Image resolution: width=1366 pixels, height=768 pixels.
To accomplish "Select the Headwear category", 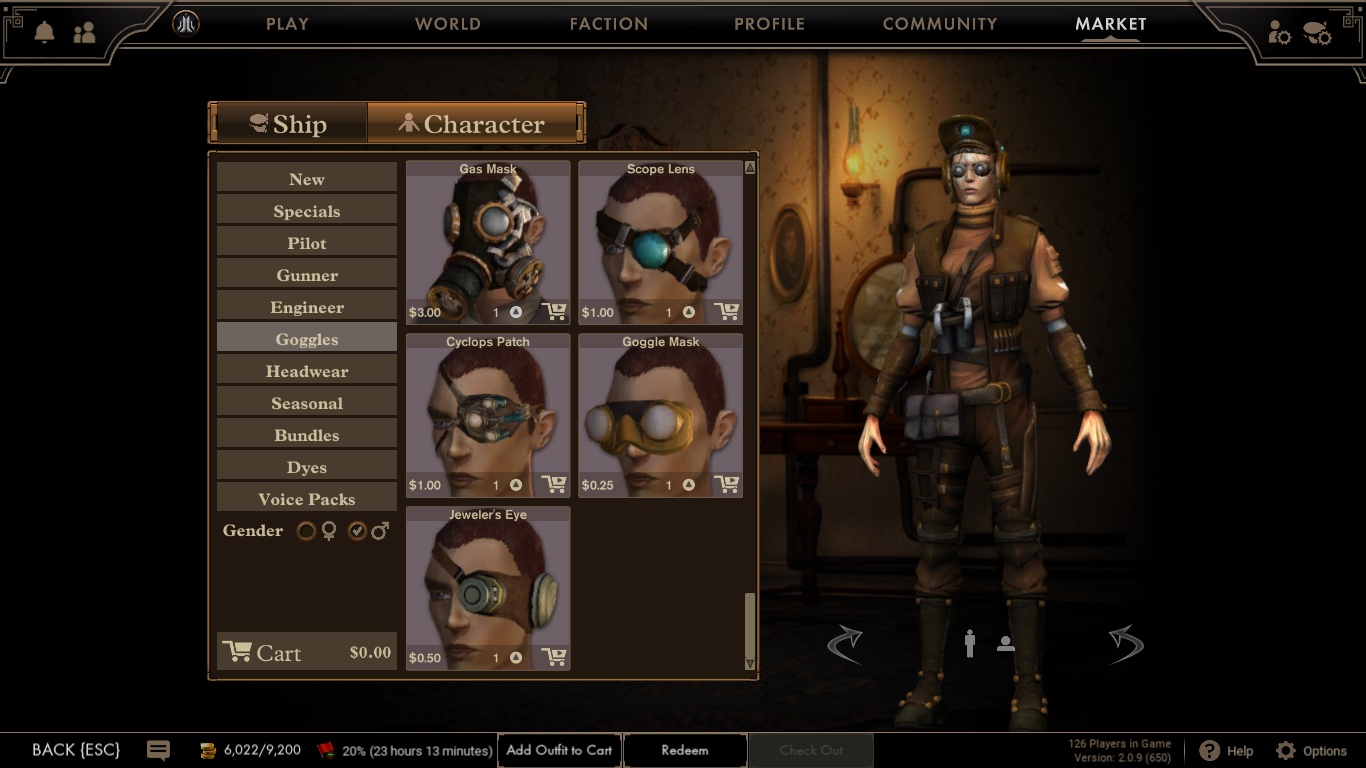I will pyautogui.click(x=306, y=370).
